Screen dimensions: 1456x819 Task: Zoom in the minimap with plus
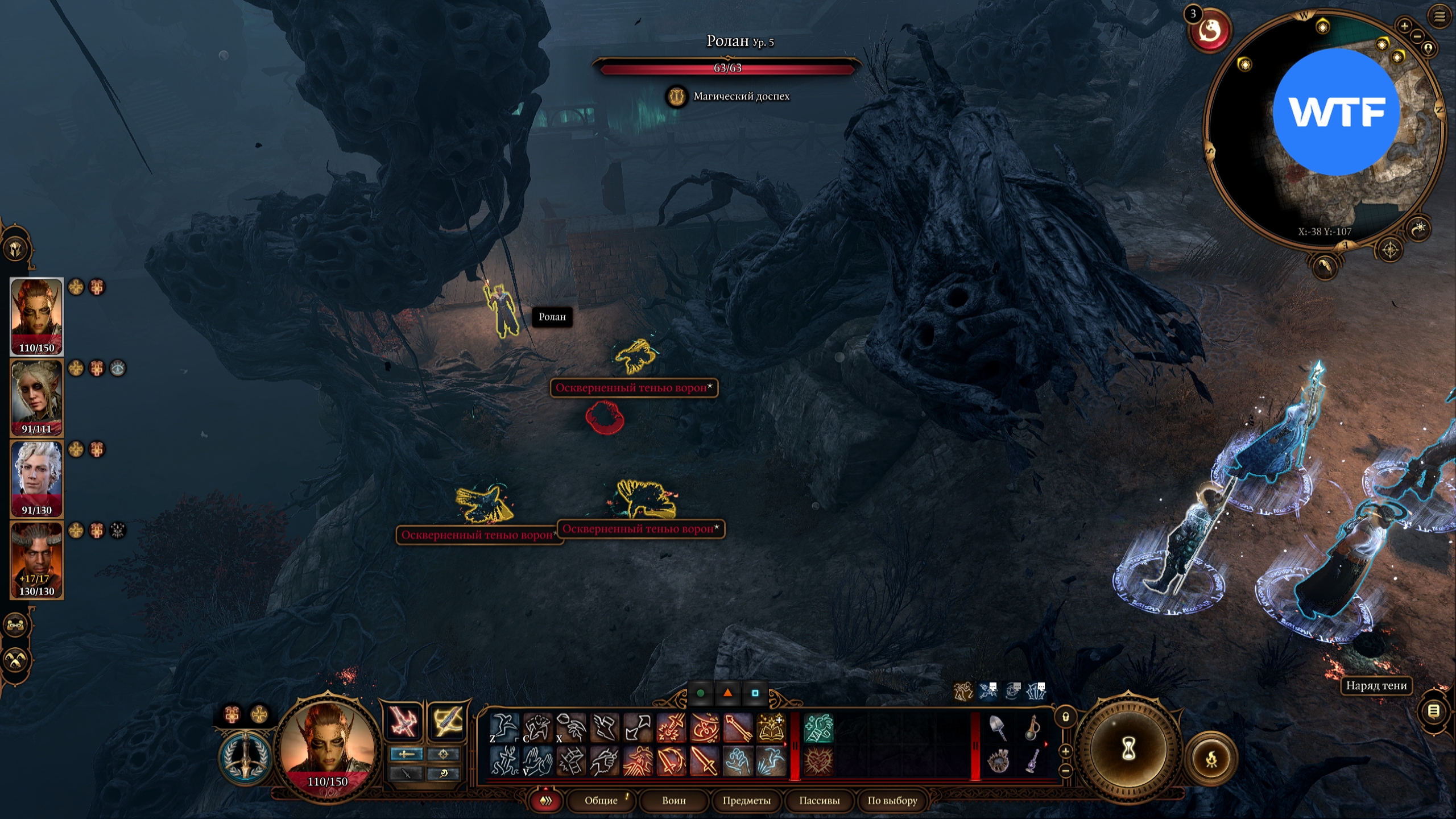point(1404,26)
